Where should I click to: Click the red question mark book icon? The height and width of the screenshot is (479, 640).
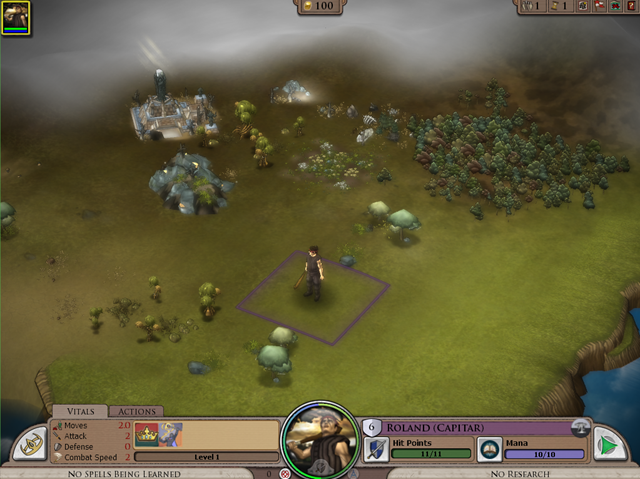tap(630, 6)
